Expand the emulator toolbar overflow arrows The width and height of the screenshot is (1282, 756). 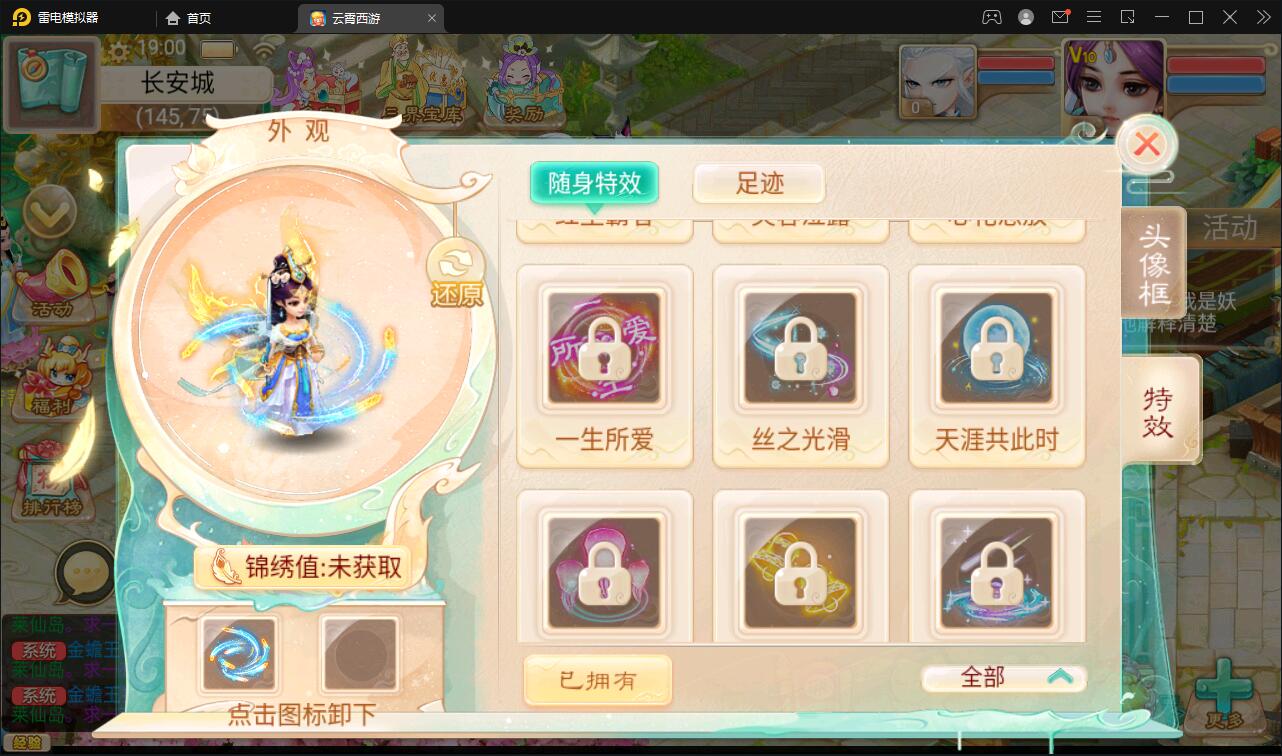(1262, 17)
